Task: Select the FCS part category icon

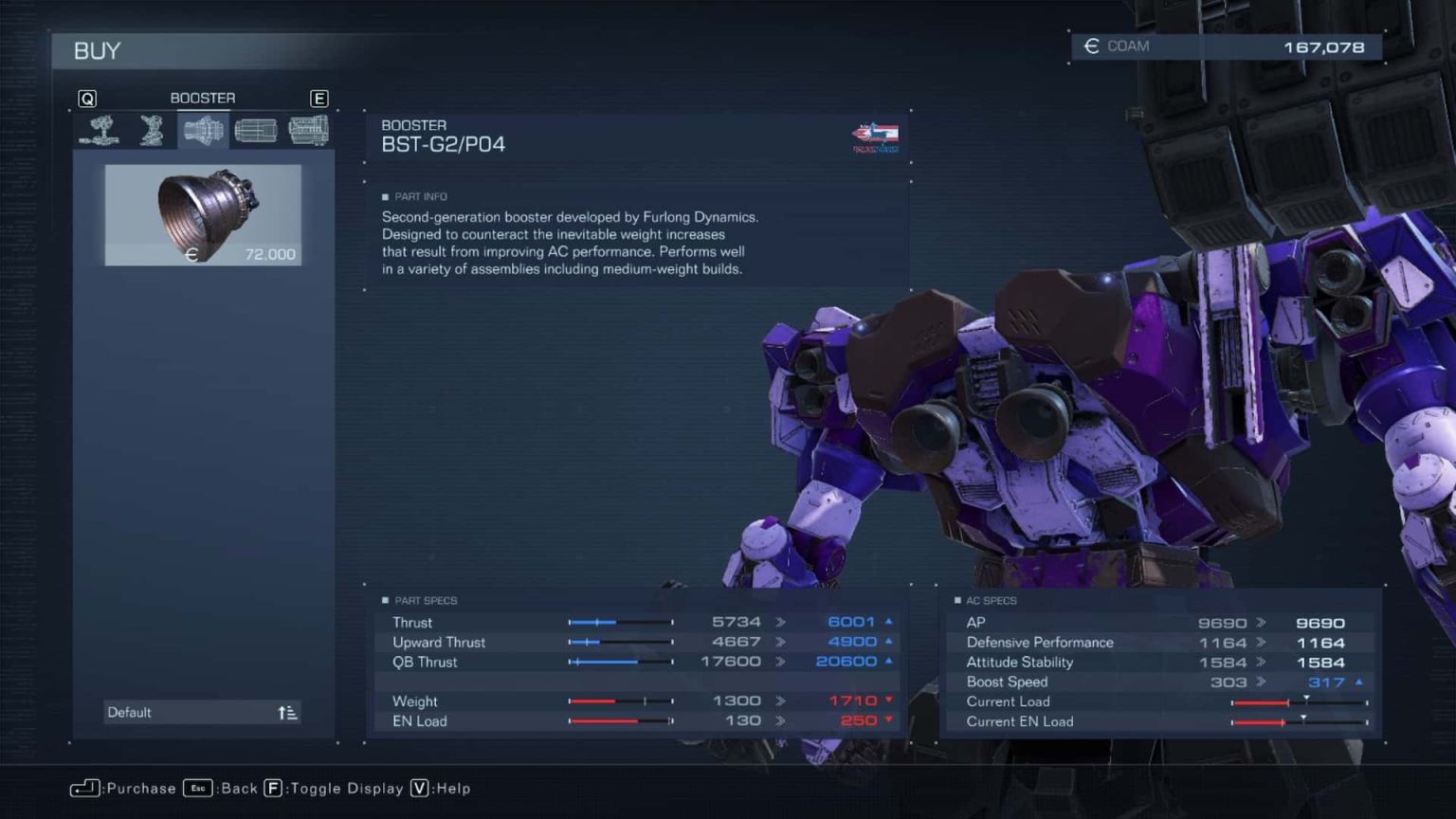Action: tap(257, 130)
